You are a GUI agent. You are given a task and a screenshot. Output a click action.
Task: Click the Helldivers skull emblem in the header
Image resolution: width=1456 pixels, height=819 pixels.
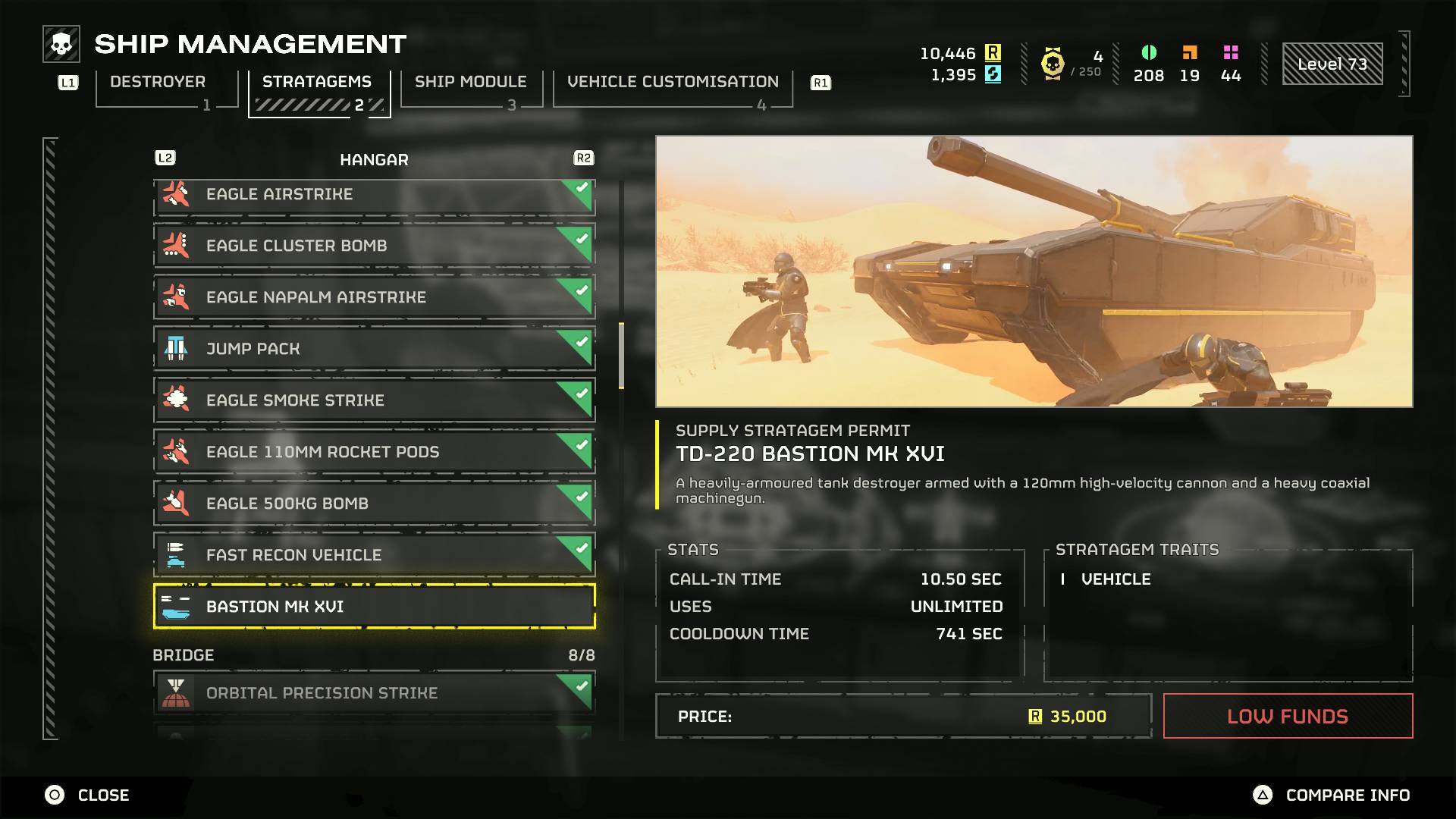click(x=61, y=43)
